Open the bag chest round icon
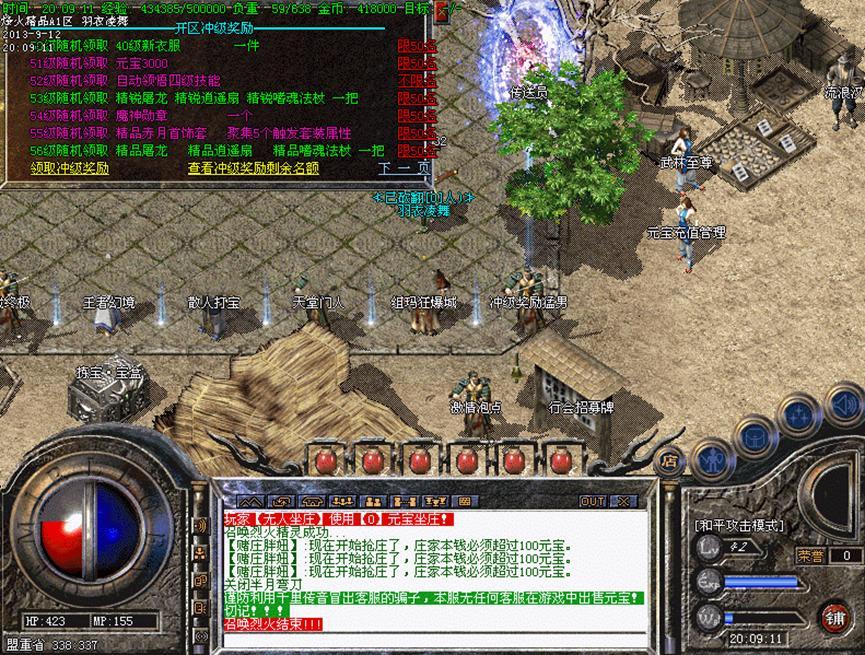The width and height of the screenshot is (865, 655). pyautogui.click(x=755, y=436)
